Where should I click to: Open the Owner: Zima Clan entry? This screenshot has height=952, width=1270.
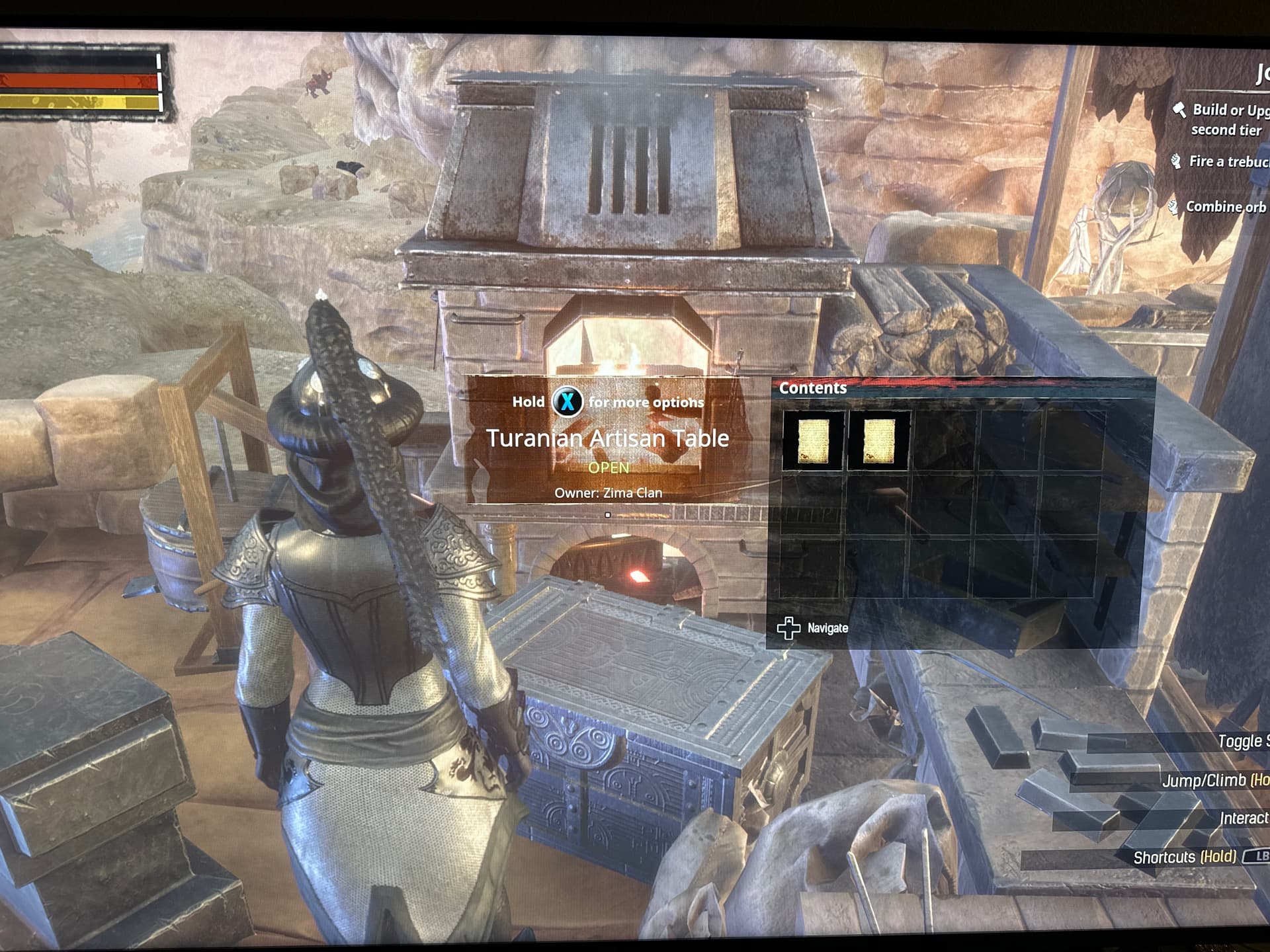point(609,493)
